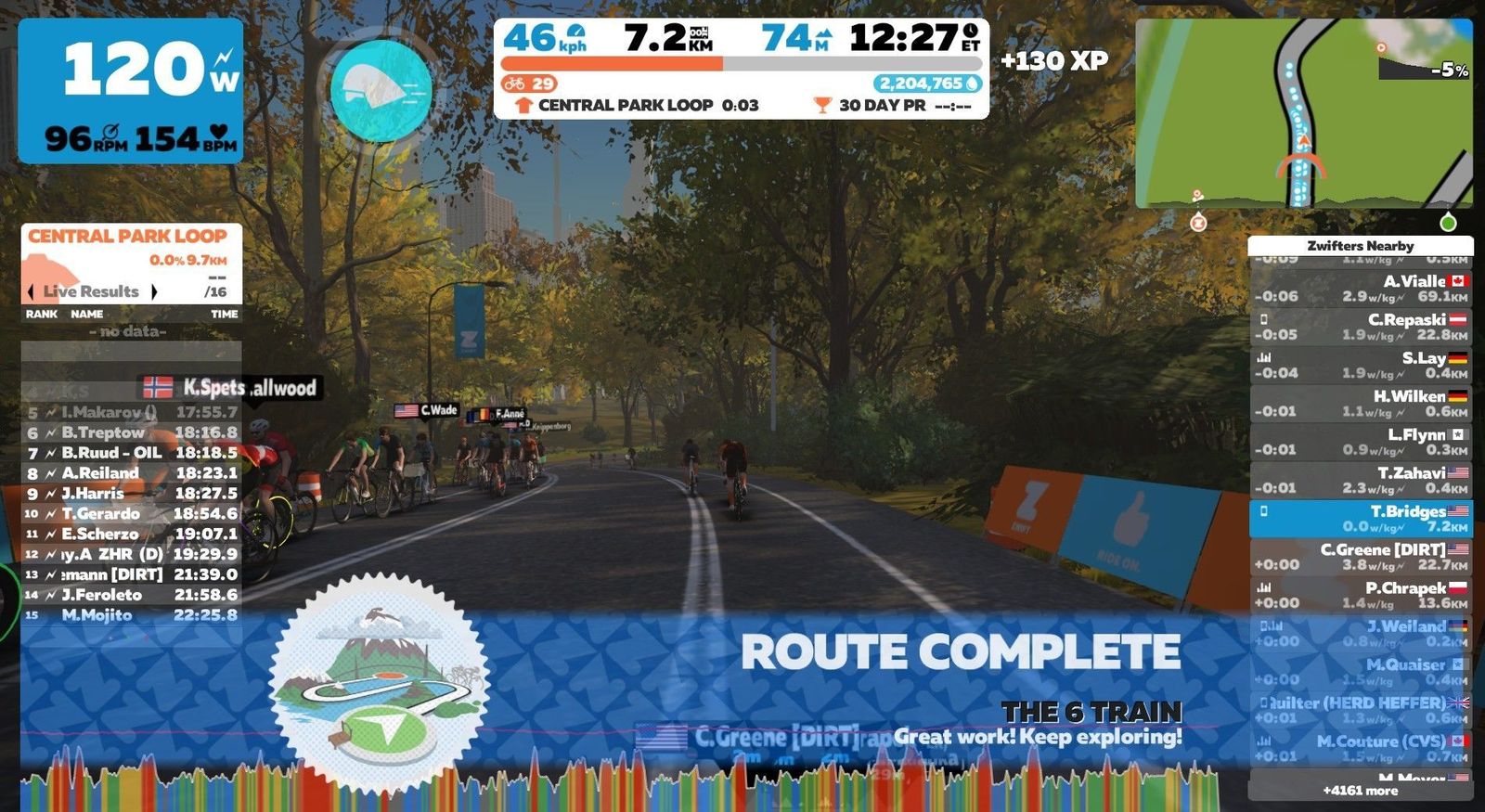Image resolution: width=1485 pixels, height=812 pixels.
Task: Click the +4161 more riders label
Action: click(x=1360, y=791)
